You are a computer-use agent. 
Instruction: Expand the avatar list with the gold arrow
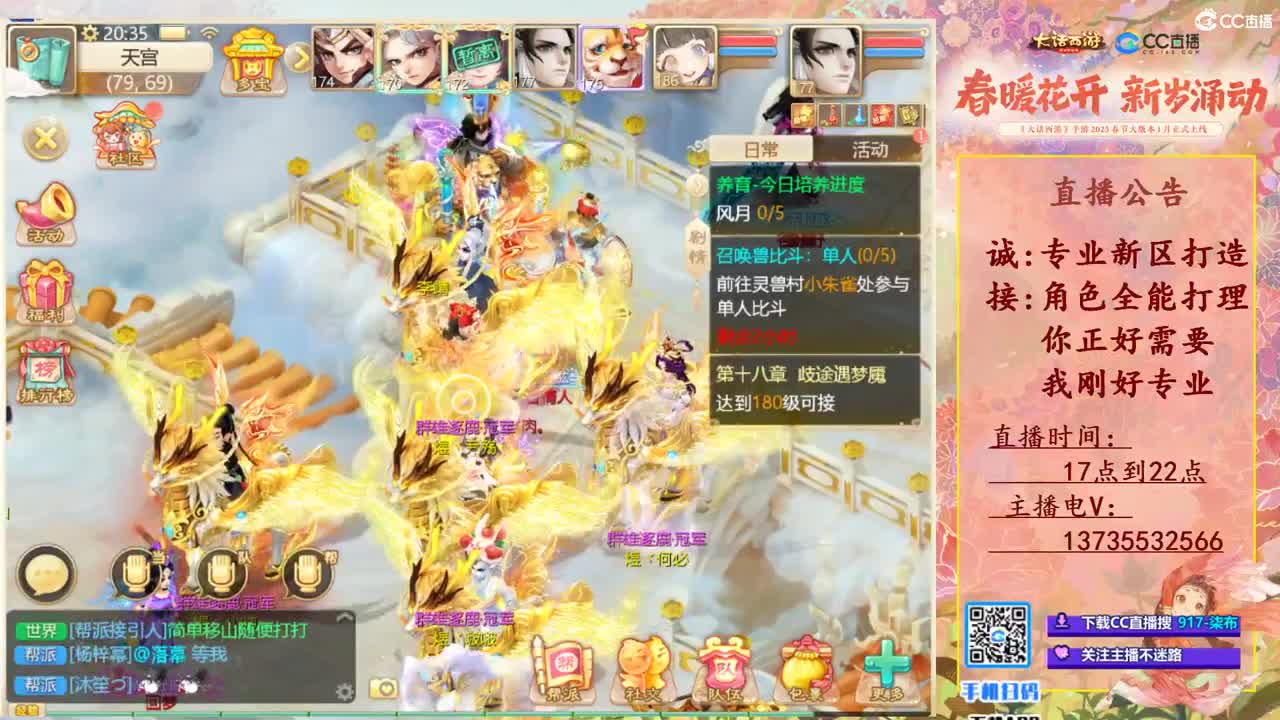coord(298,60)
